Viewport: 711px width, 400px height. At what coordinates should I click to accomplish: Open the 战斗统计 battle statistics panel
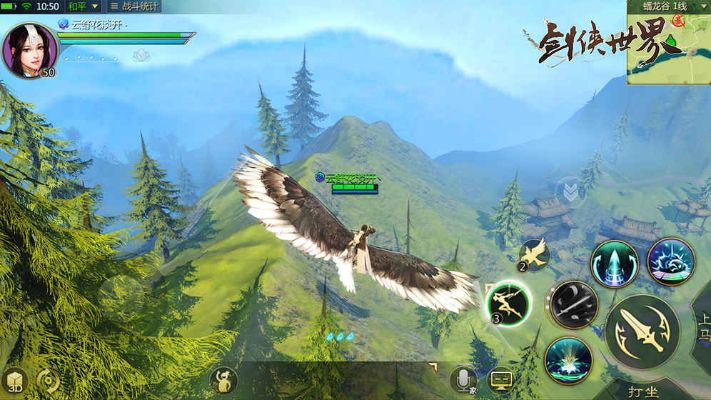point(134,6)
